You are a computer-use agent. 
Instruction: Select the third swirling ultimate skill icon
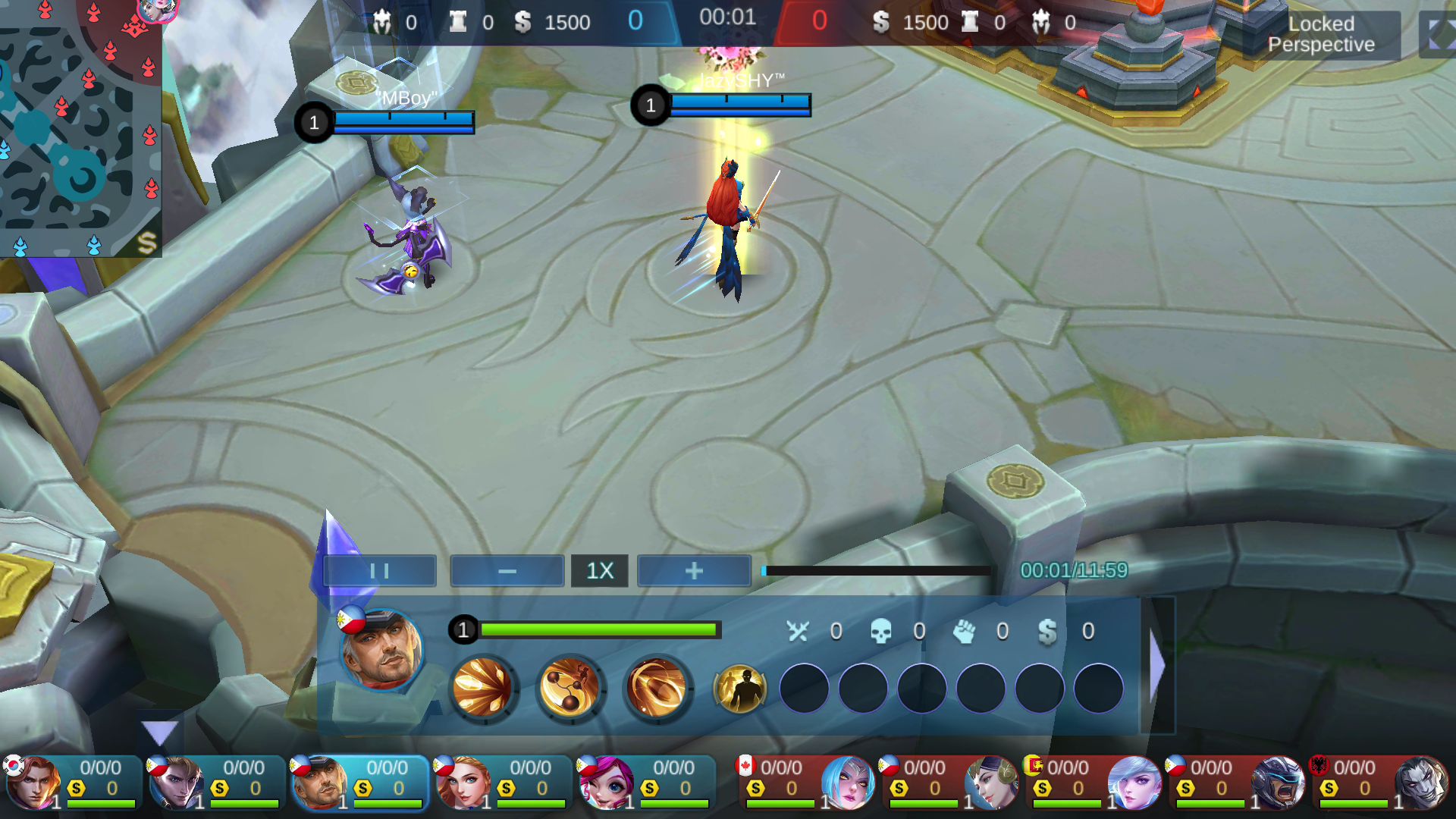[657, 689]
